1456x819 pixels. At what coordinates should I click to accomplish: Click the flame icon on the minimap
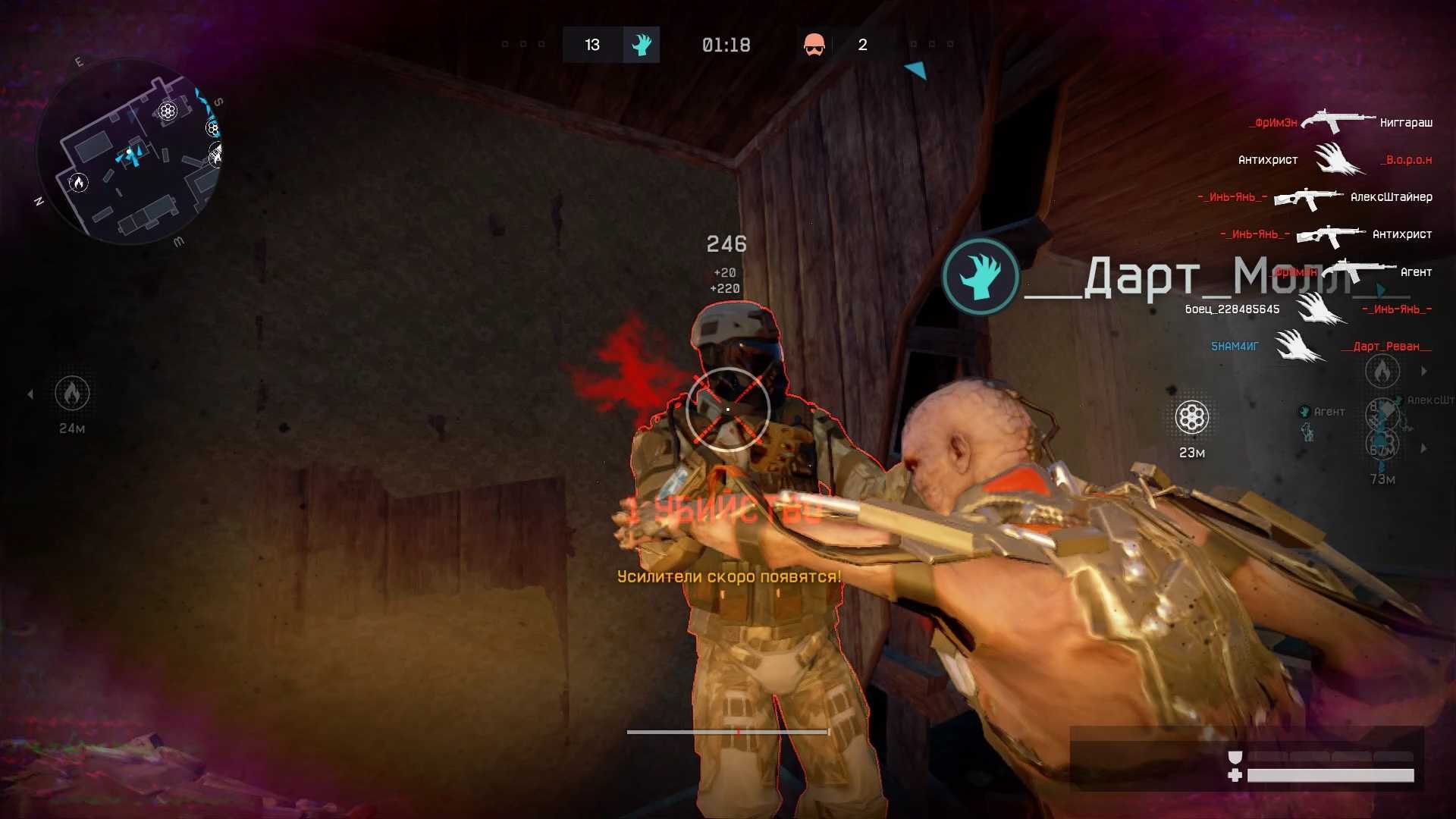[x=78, y=182]
